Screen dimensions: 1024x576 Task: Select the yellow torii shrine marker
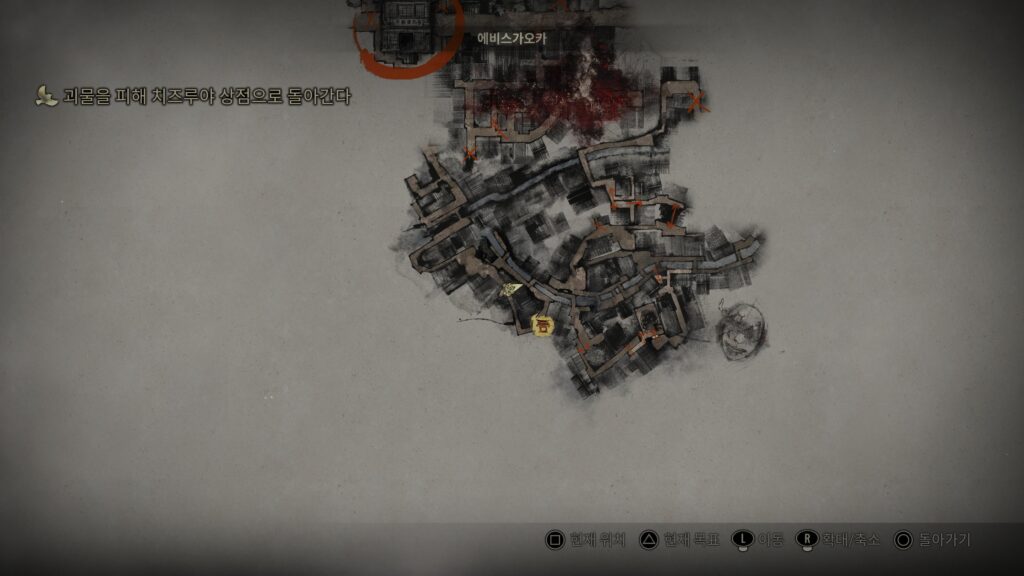click(x=543, y=325)
